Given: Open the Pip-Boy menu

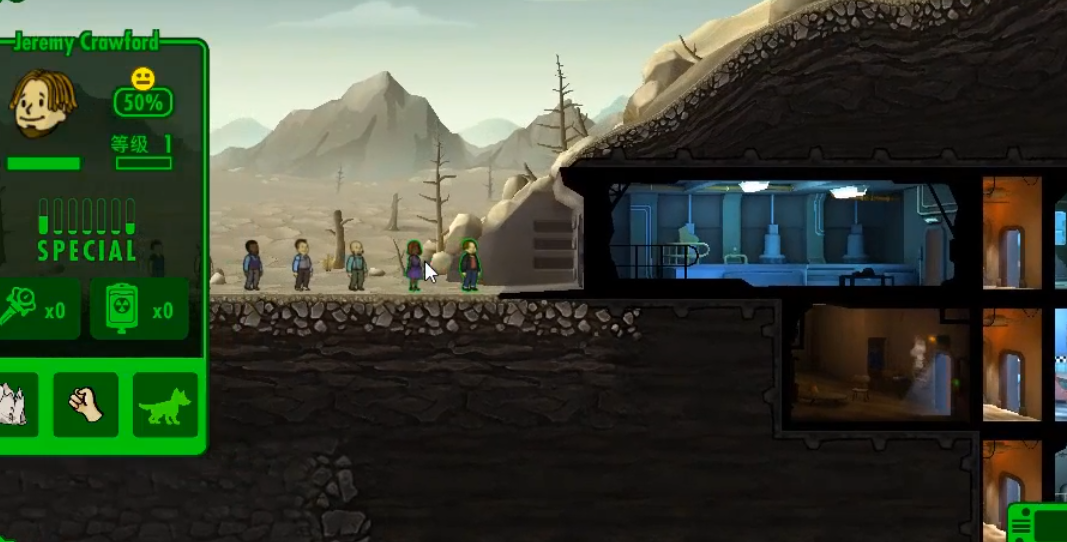Looking at the screenshot, I should 1039,523.
